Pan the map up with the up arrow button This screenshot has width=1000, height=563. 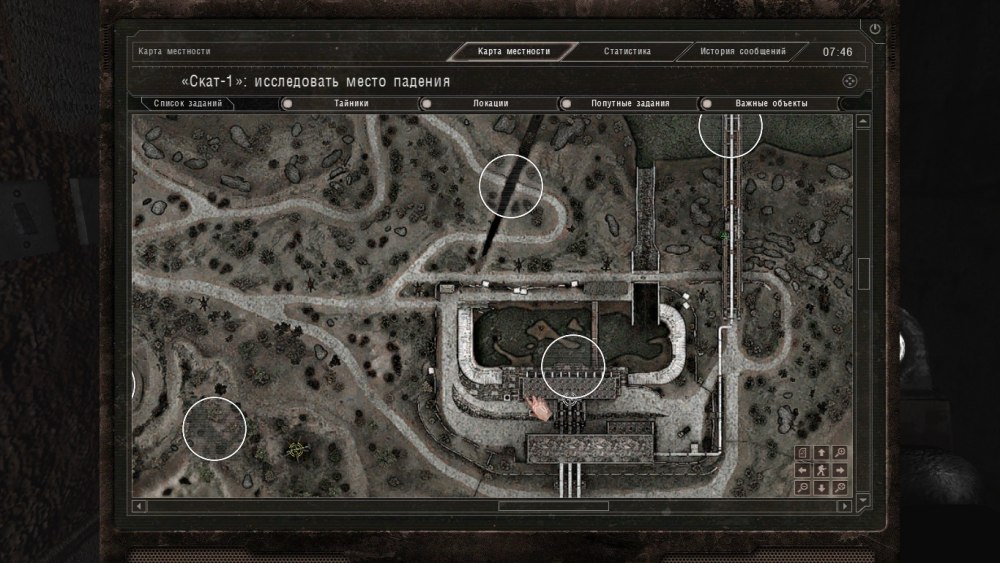(821, 452)
